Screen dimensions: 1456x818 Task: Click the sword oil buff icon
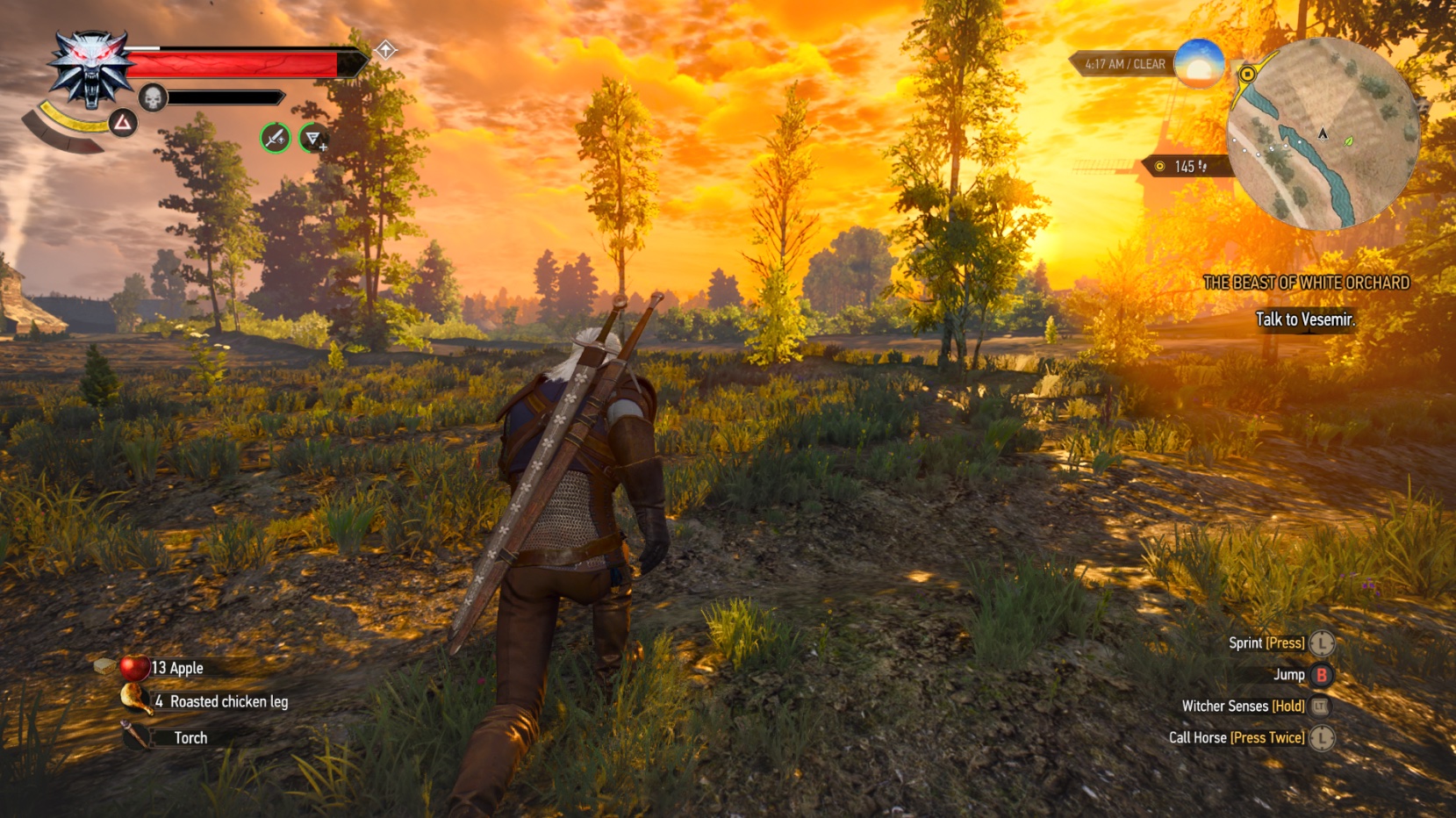point(275,136)
